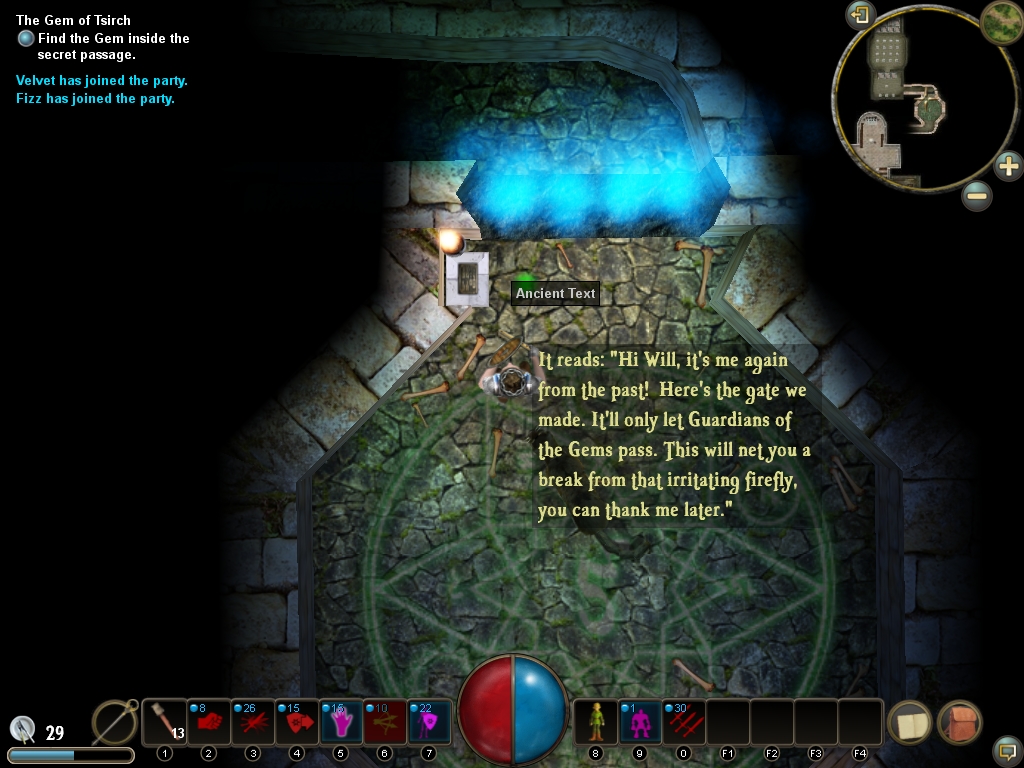Select the bow weapon ring icon

tap(115, 721)
